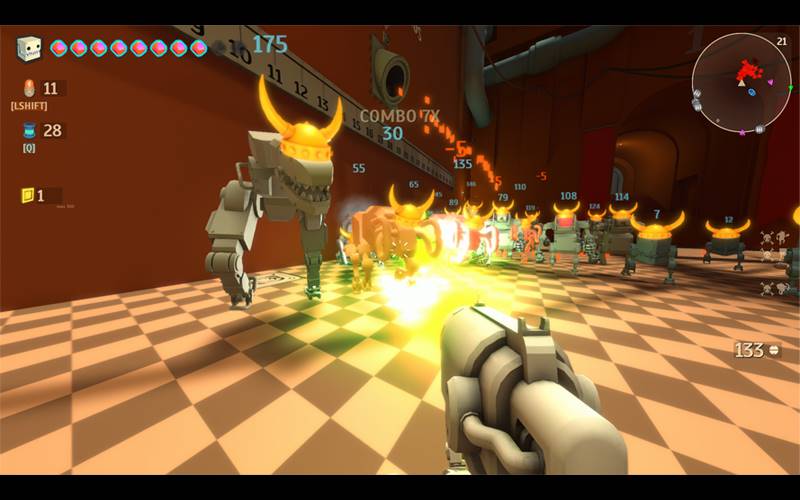Select the white cube character portrait
The image size is (800, 500).
click(29, 48)
